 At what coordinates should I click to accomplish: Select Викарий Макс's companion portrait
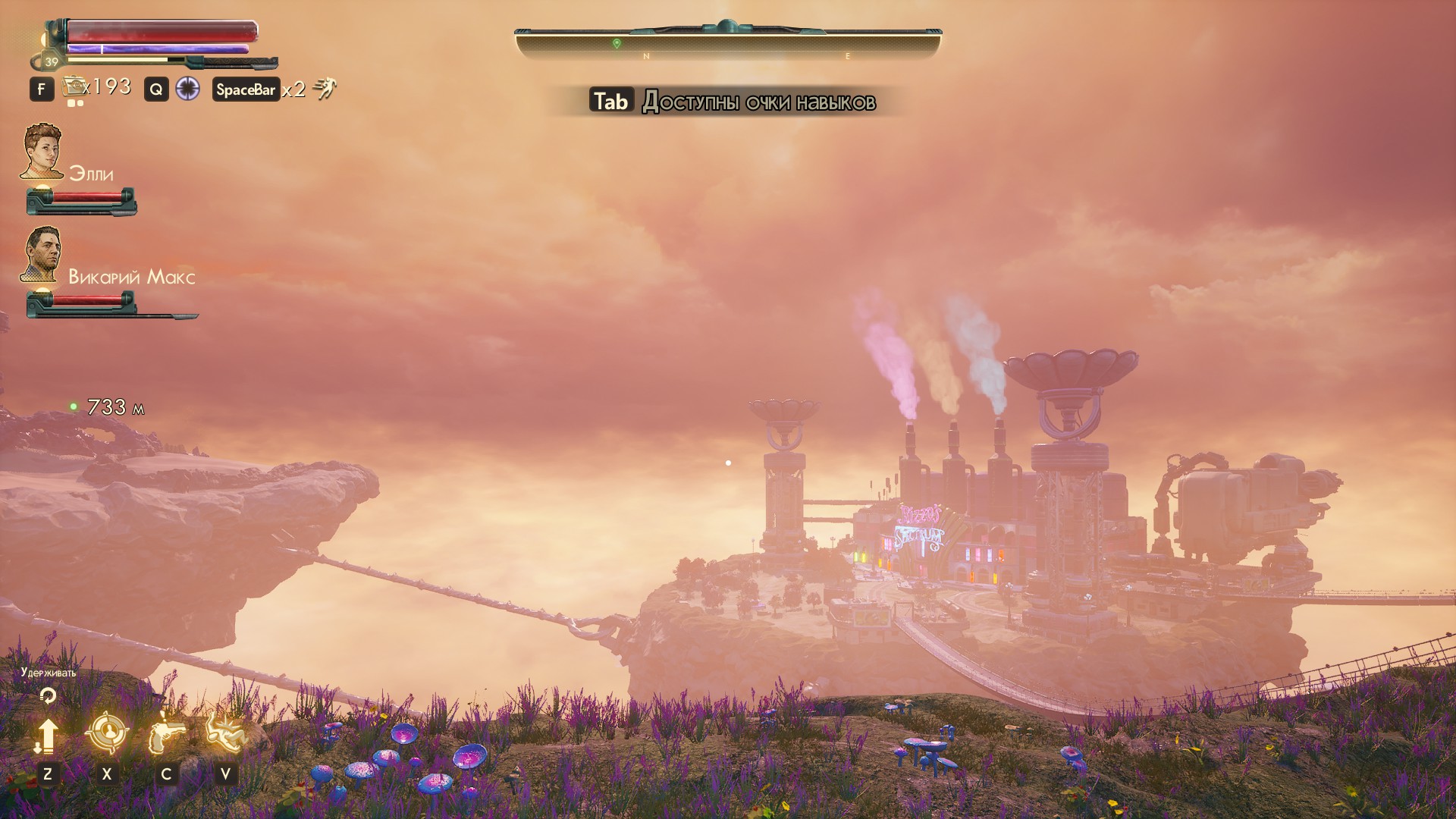pyautogui.click(x=42, y=254)
